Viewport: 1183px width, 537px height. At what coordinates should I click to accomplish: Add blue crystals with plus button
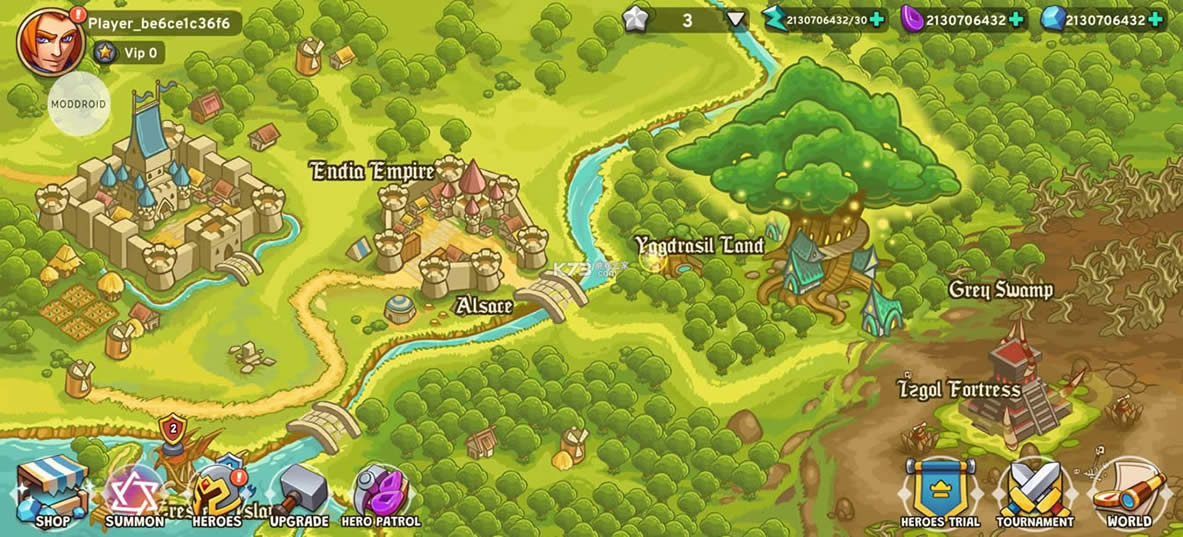[x=1155, y=20]
